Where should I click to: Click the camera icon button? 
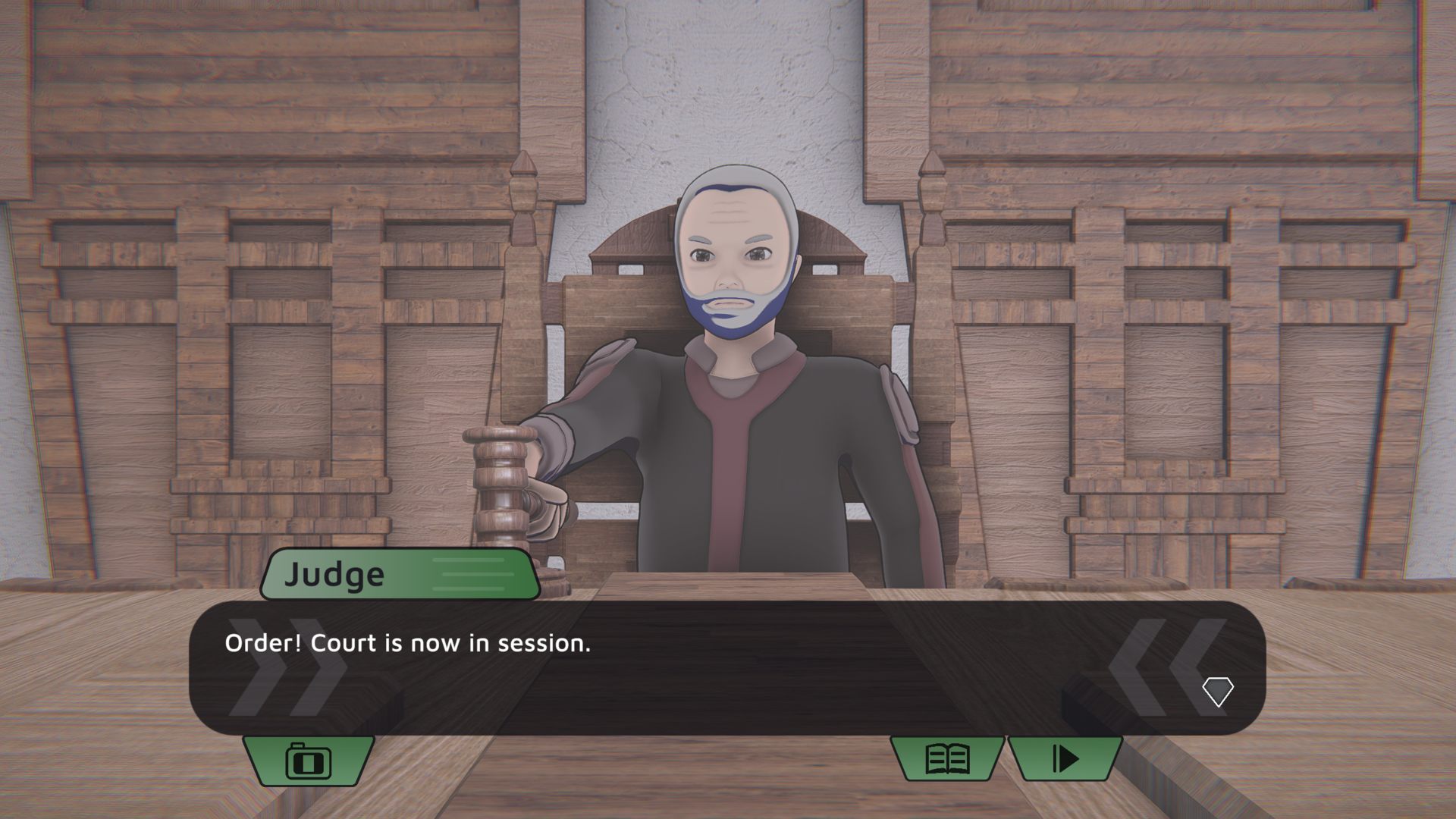(x=309, y=760)
